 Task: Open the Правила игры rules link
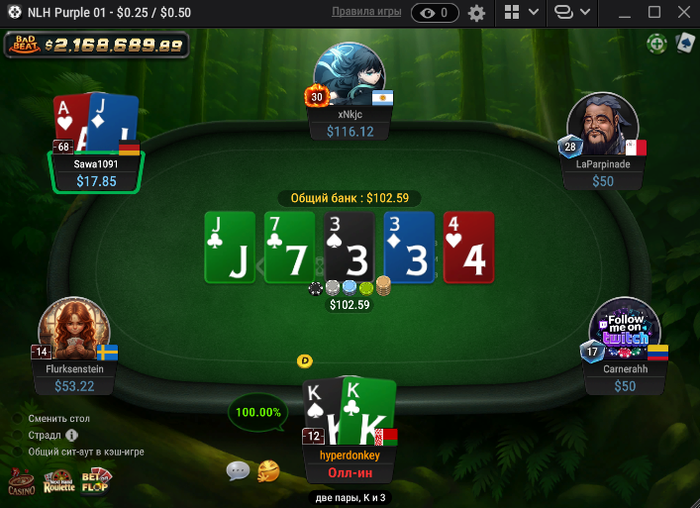pyautogui.click(x=367, y=12)
